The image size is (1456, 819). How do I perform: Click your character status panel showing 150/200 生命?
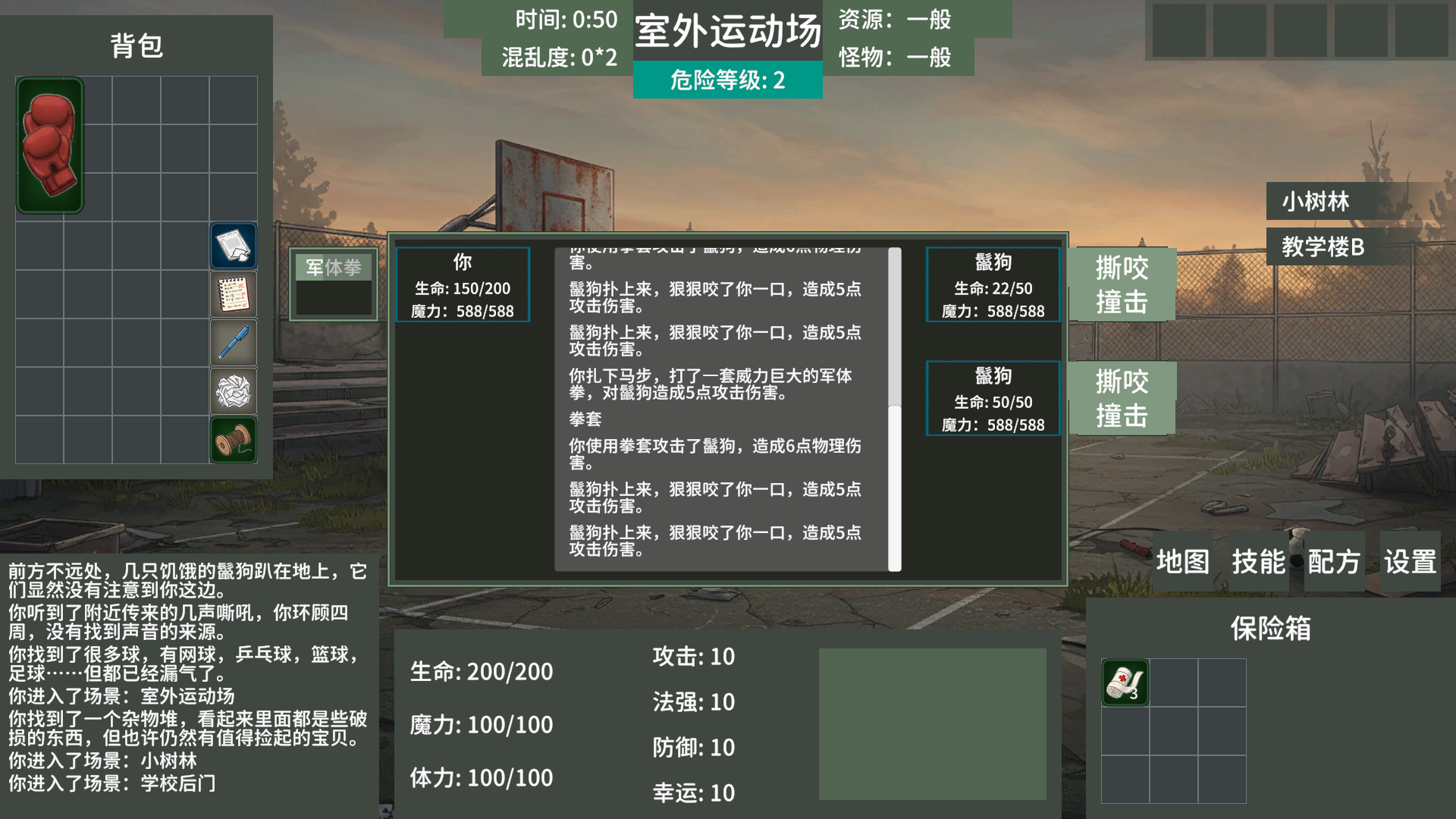tap(463, 285)
